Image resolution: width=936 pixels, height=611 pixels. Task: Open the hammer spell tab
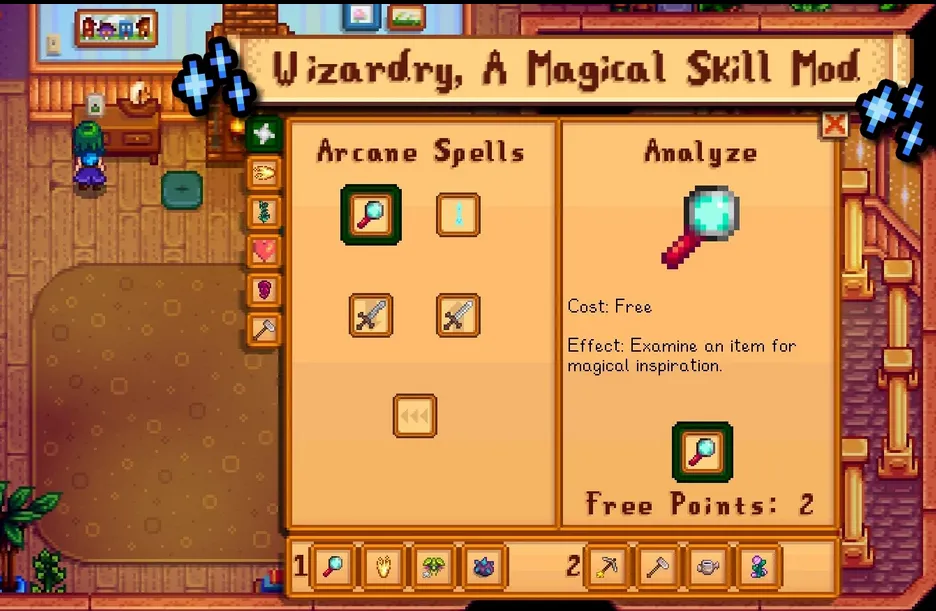264,330
